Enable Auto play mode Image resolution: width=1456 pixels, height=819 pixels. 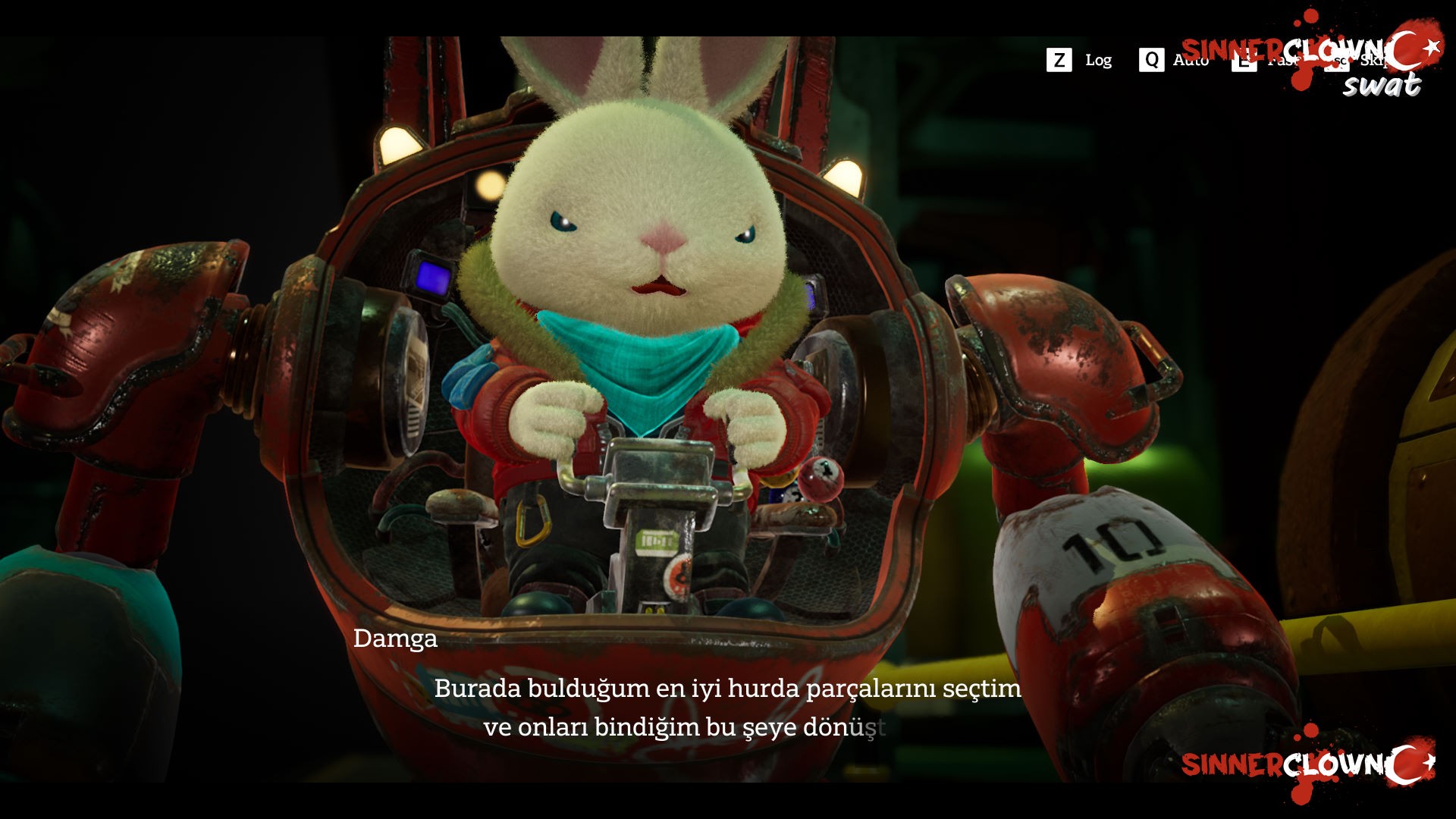(x=1191, y=60)
